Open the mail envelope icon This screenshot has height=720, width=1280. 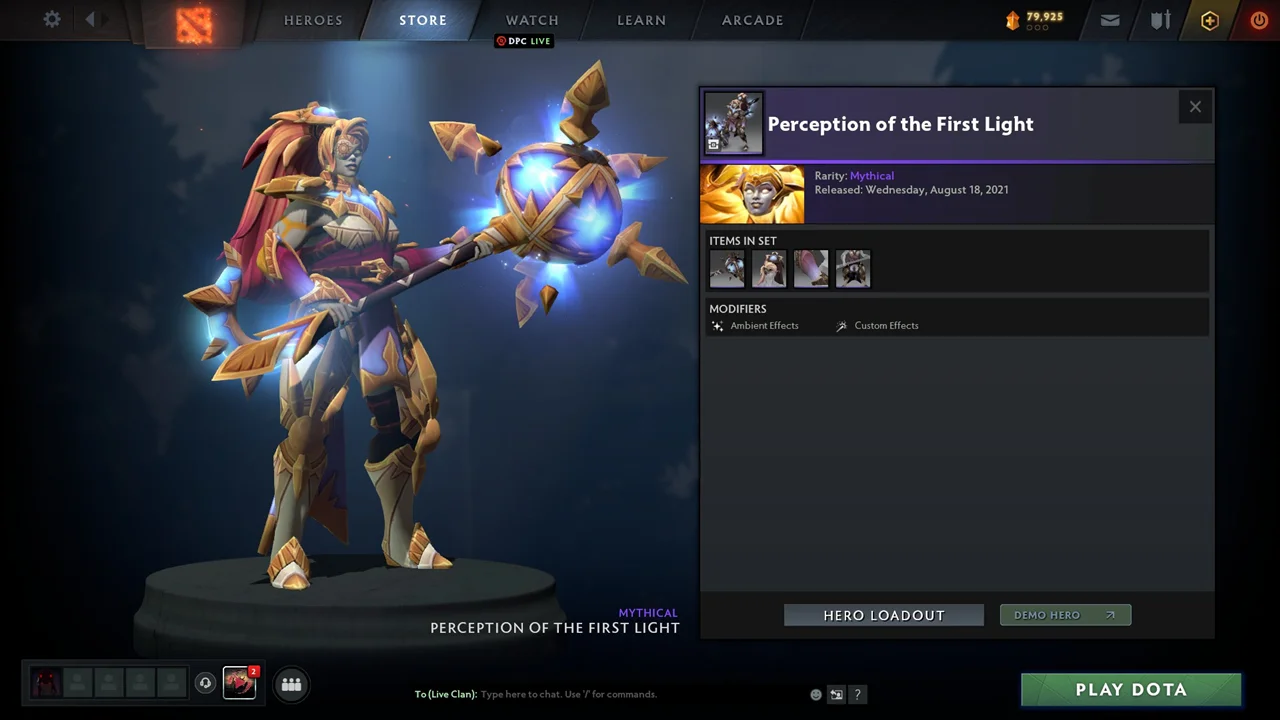coord(1110,20)
